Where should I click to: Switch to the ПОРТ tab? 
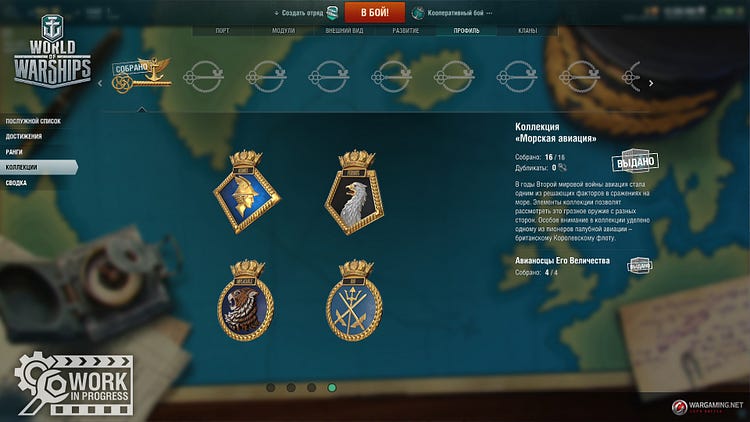pos(222,31)
